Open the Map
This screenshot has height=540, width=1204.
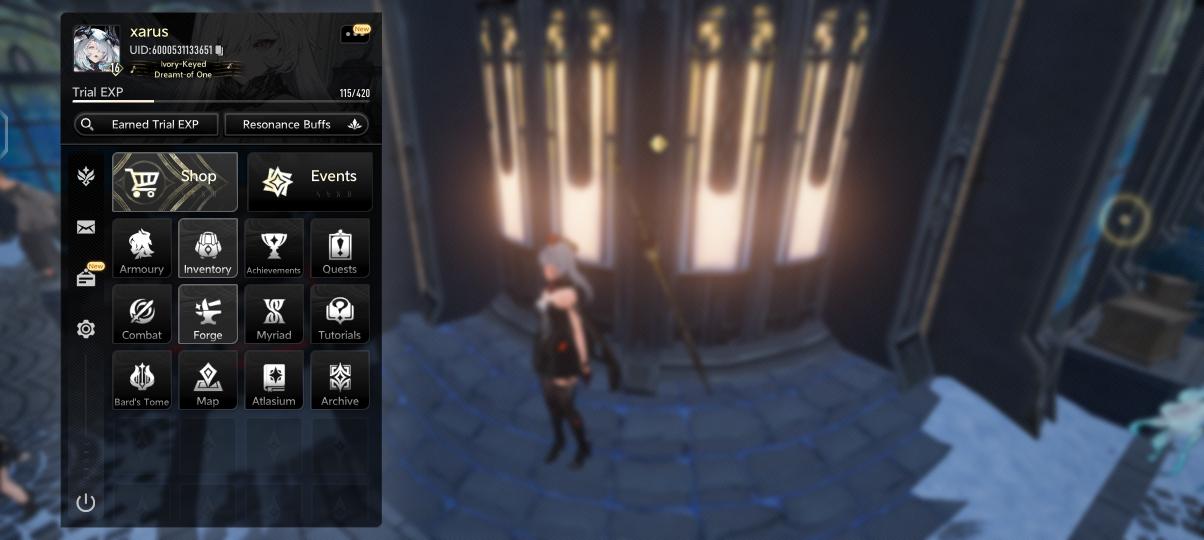208,379
